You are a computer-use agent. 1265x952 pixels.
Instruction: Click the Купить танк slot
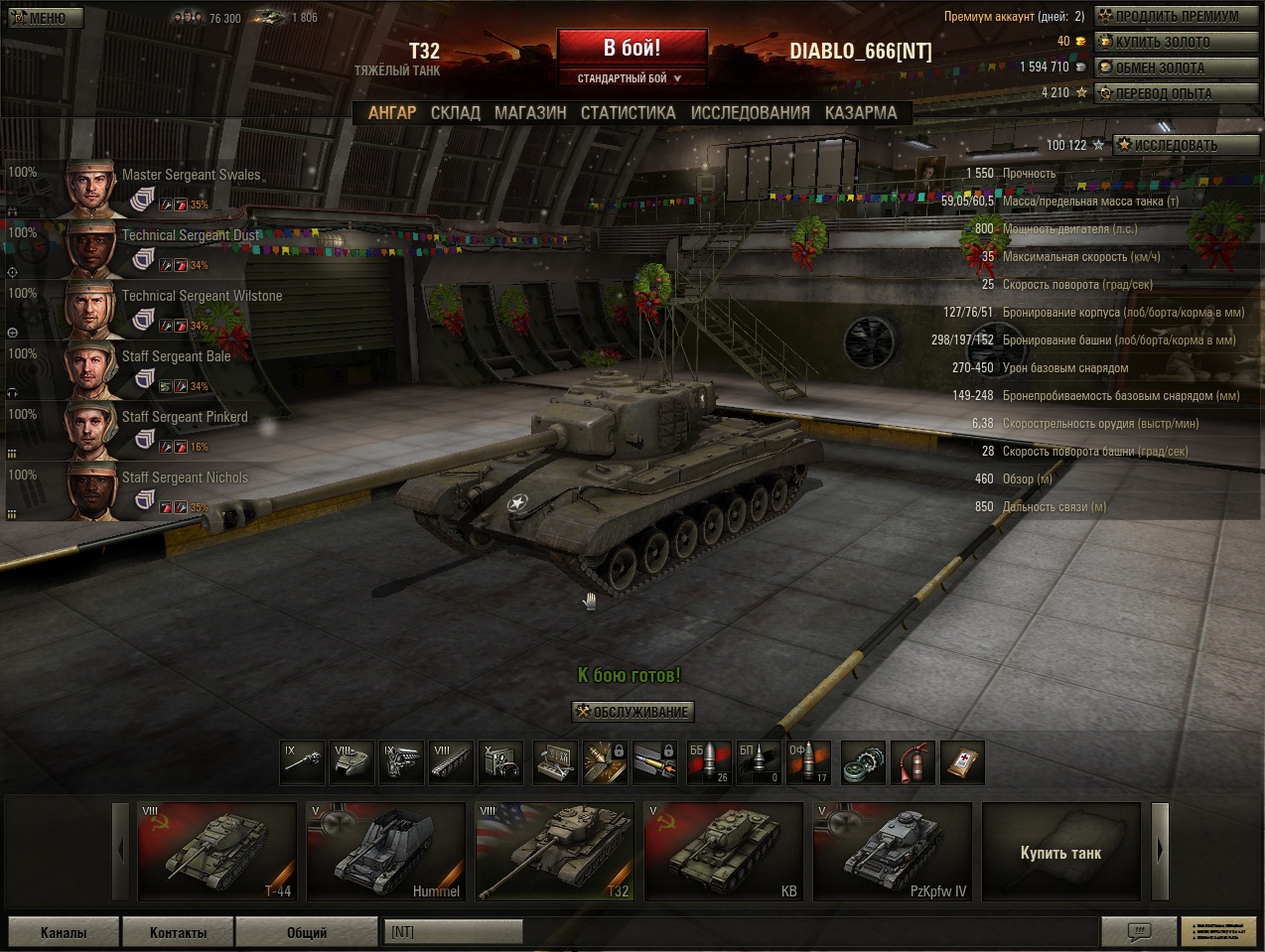point(1060,852)
